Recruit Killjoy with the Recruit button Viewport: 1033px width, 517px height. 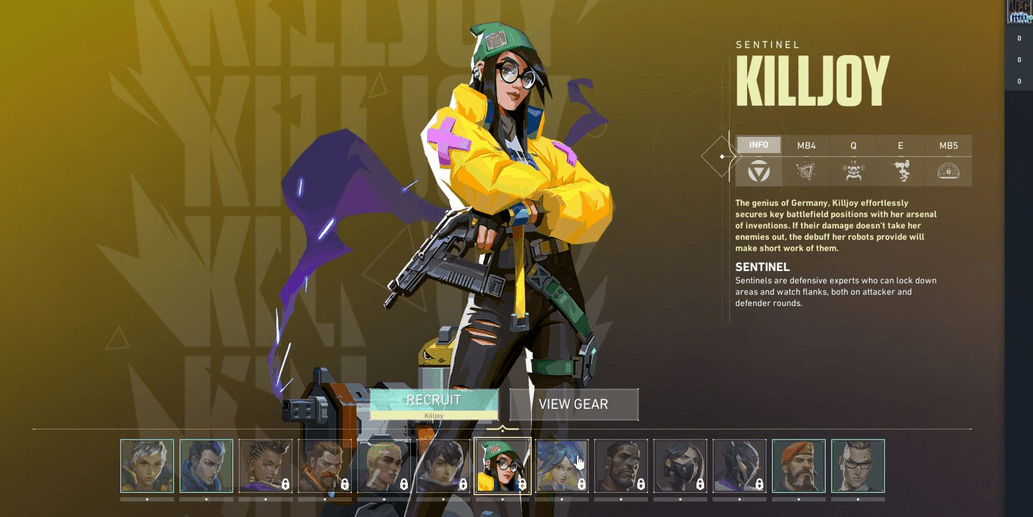pyautogui.click(x=433, y=403)
